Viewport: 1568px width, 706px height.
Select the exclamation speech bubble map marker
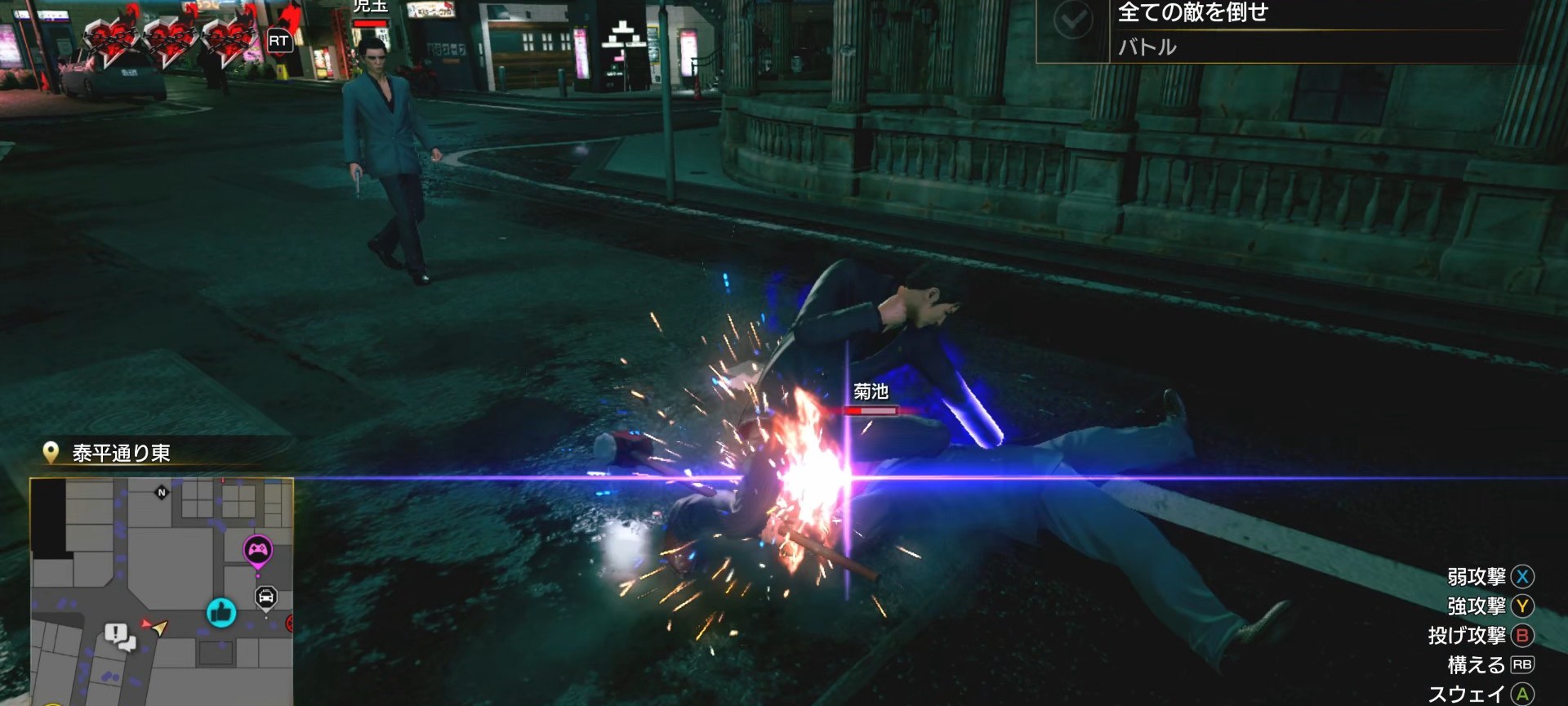[119, 636]
